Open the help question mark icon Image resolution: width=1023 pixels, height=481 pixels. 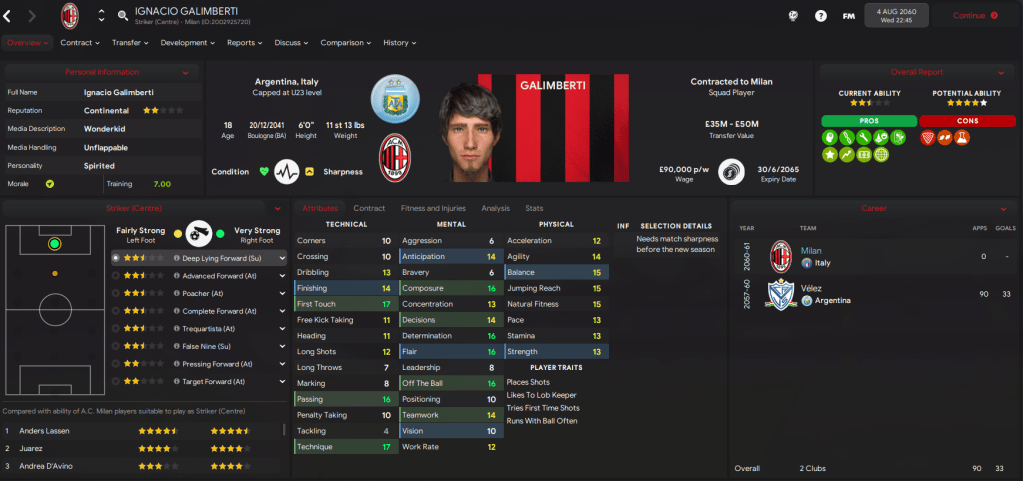pyautogui.click(x=821, y=16)
